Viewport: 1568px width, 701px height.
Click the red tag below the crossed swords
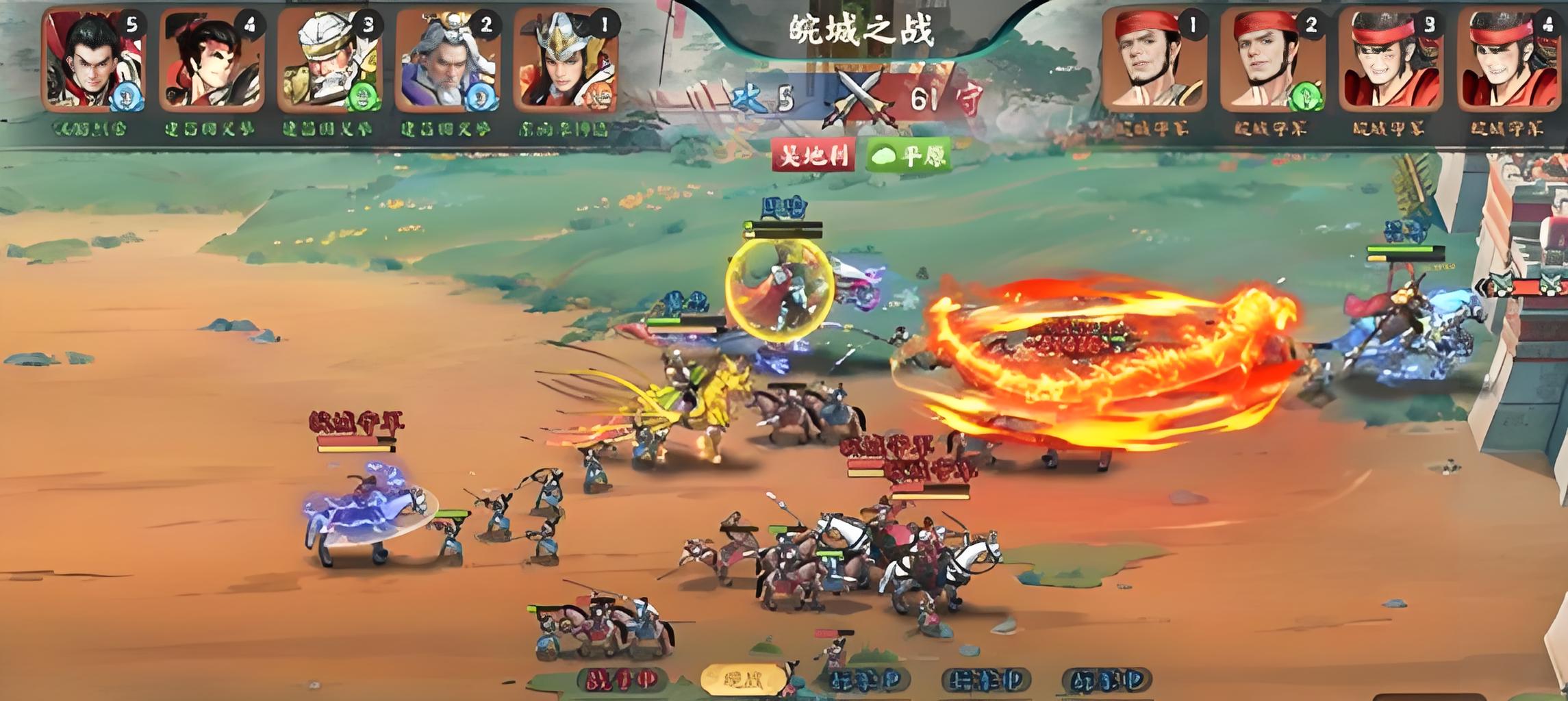813,155
